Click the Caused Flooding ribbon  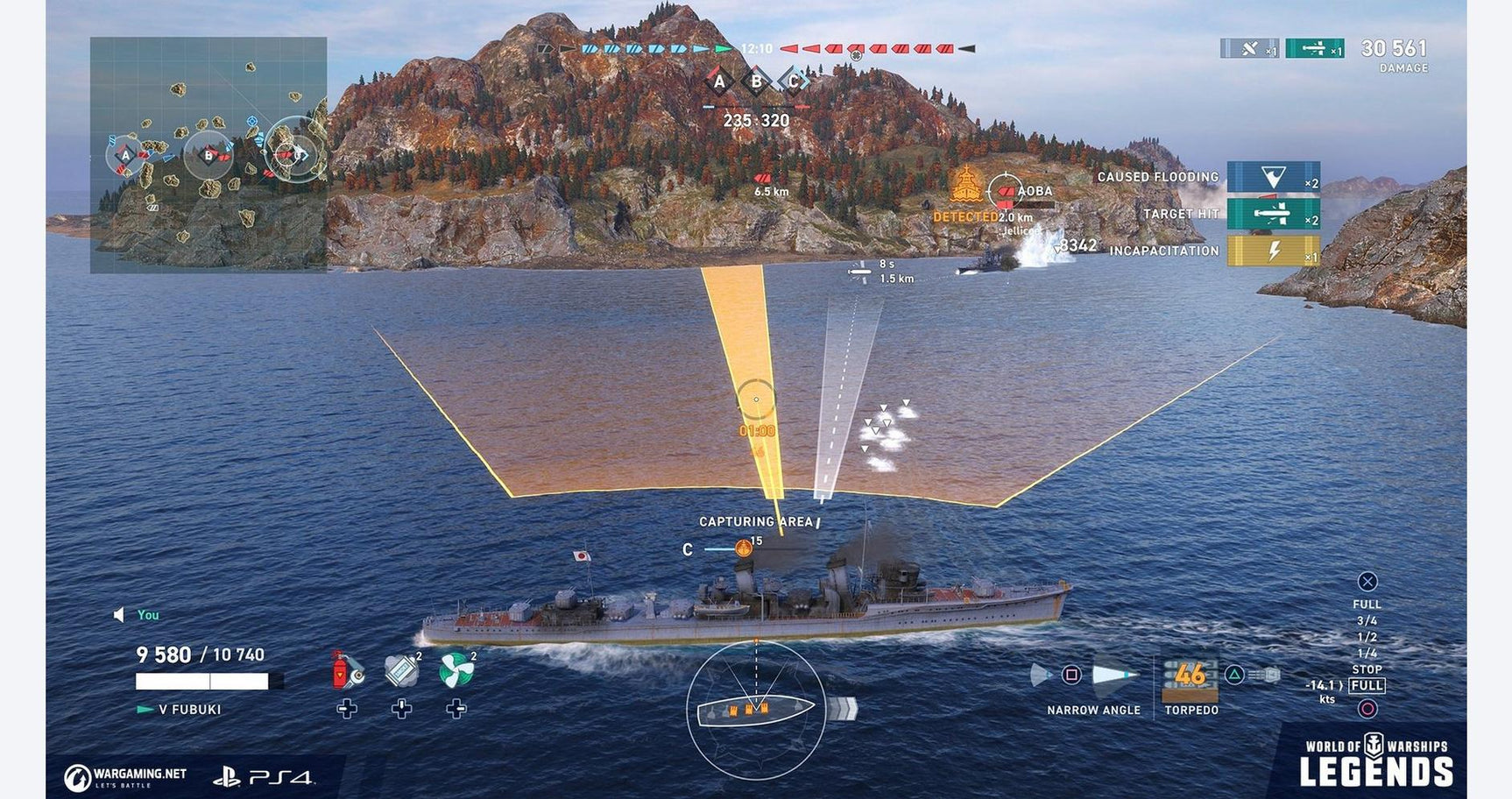(1268, 176)
